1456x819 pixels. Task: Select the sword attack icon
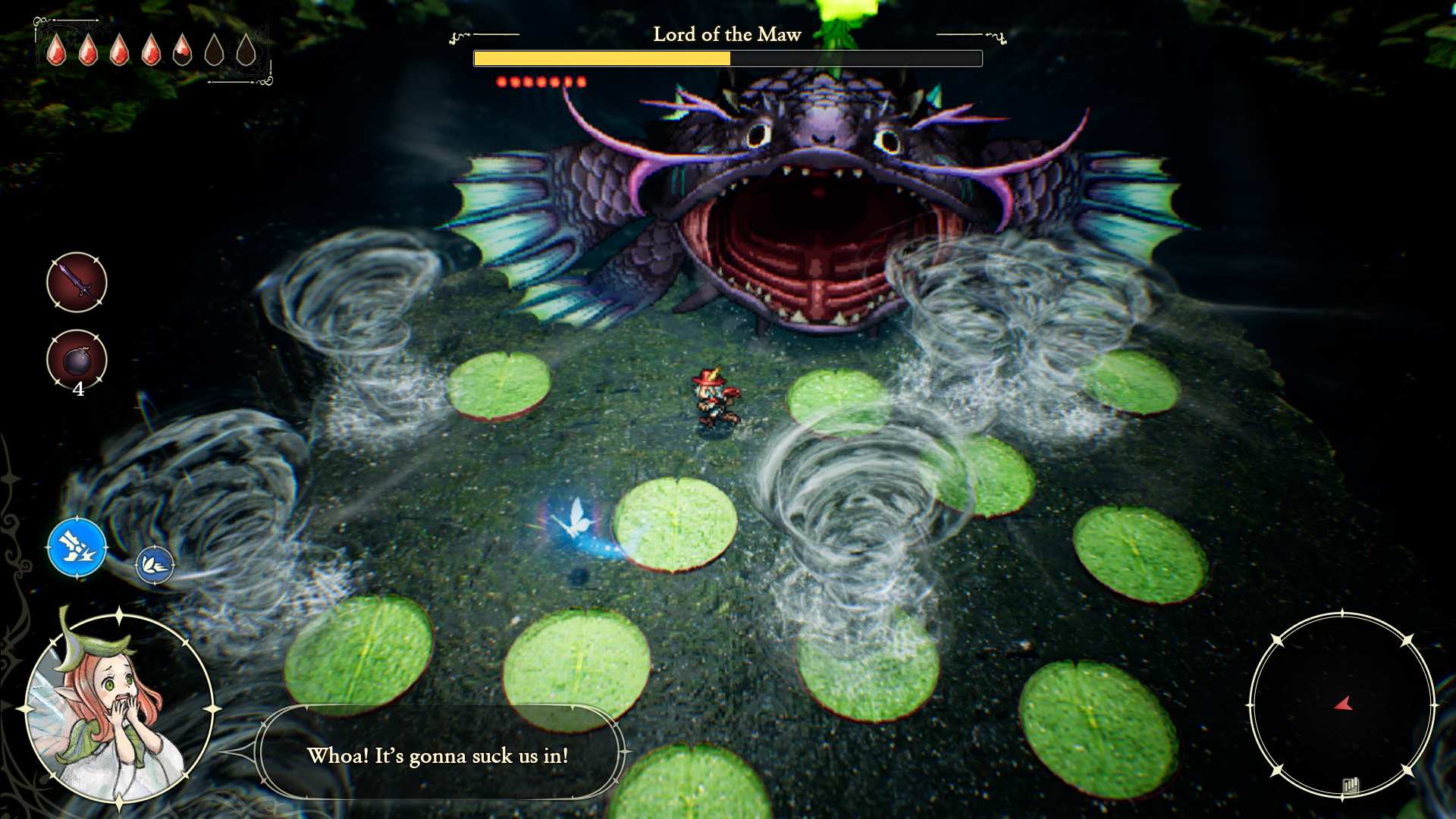coord(76,283)
